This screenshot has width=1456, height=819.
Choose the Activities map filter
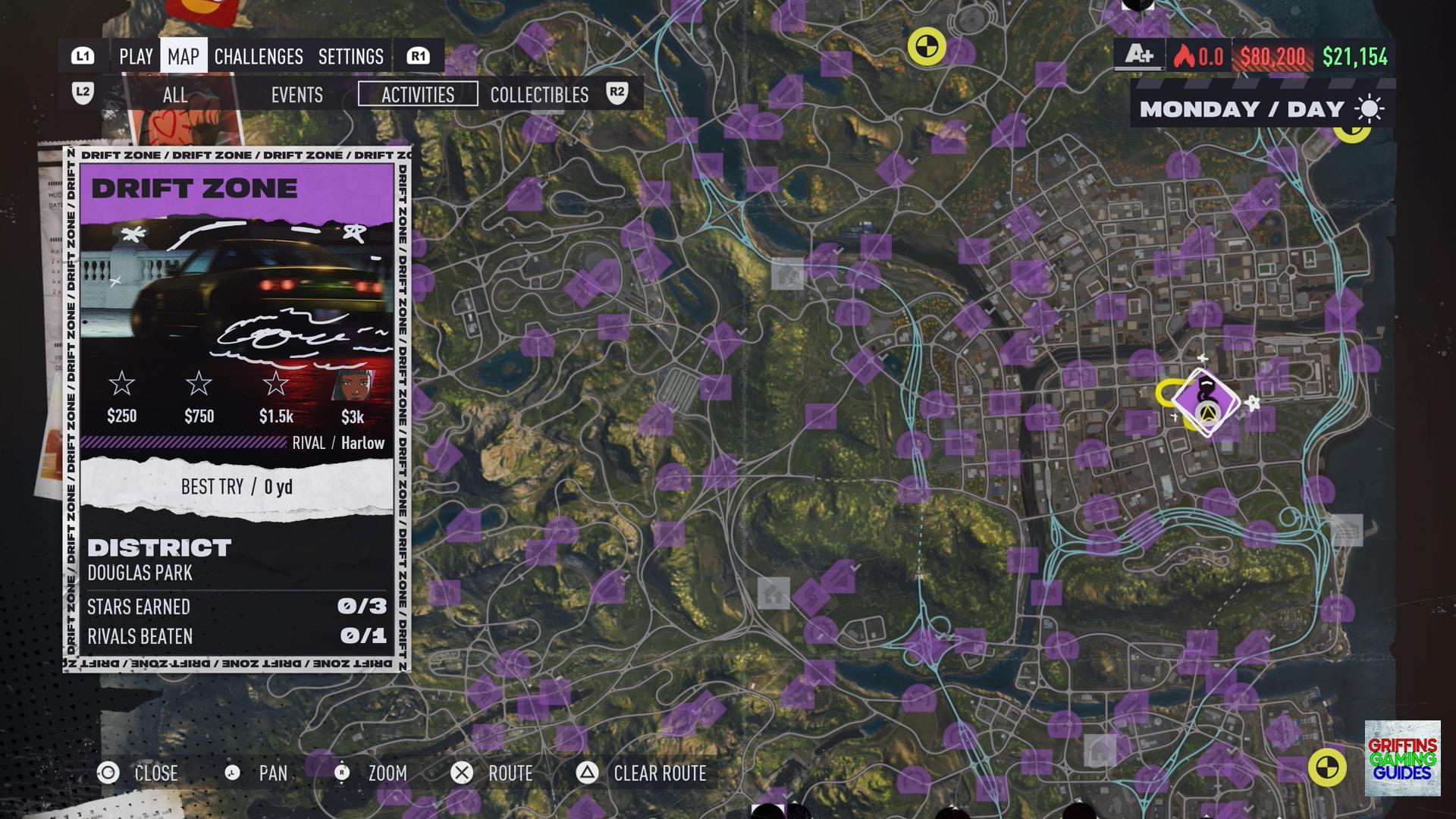418,95
